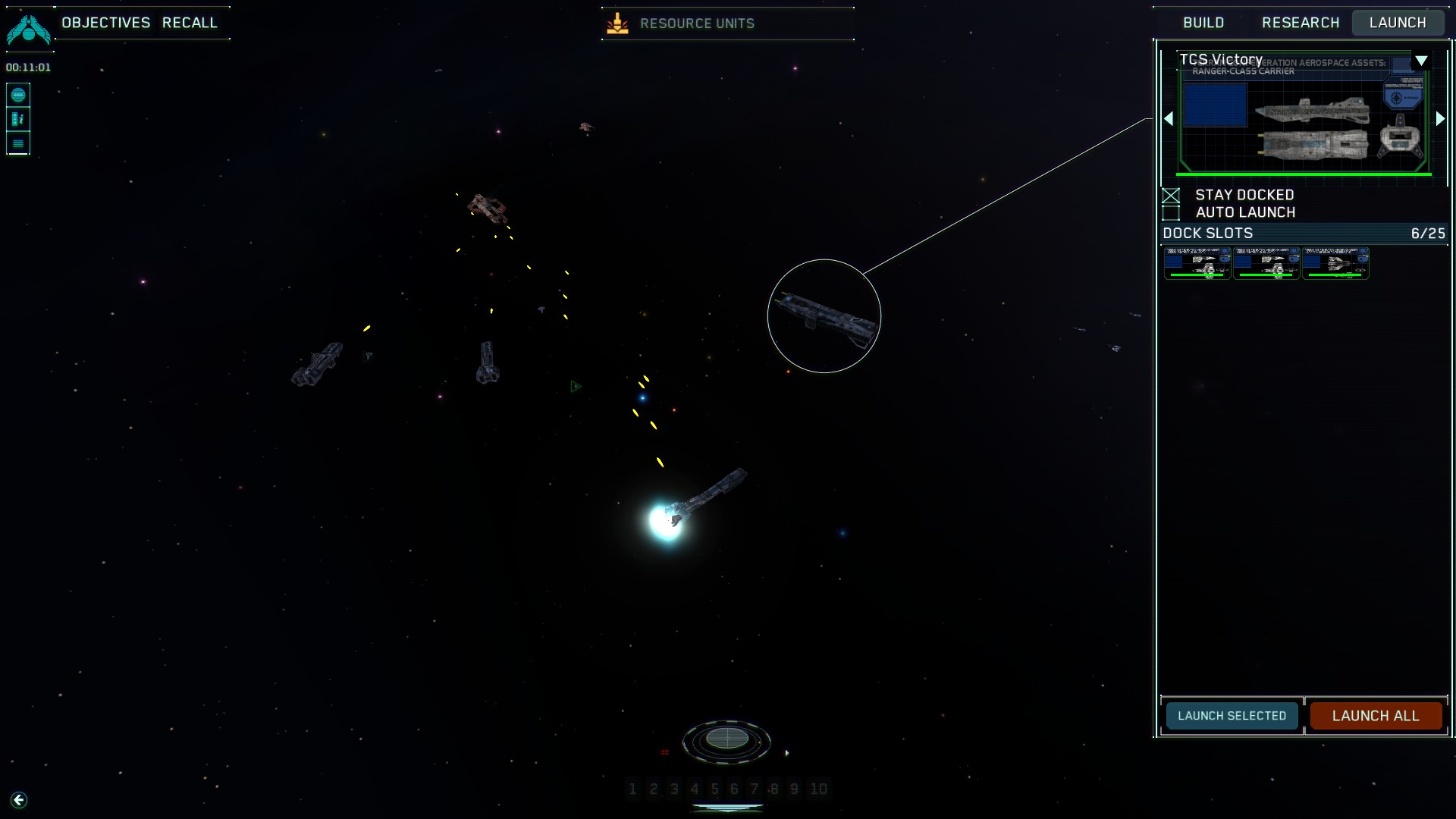Expand the TCS Victory dropdown arrow
This screenshot has height=819, width=1456.
[x=1422, y=61]
